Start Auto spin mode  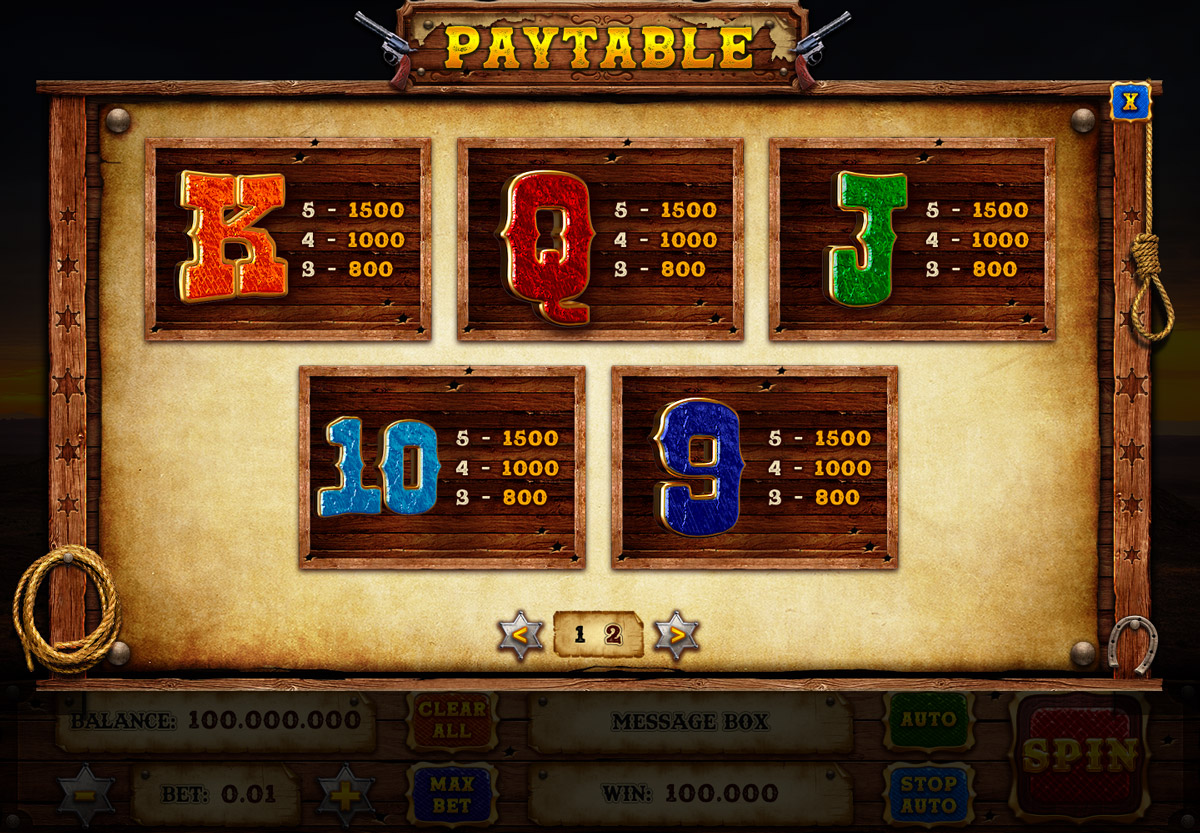[928, 720]
